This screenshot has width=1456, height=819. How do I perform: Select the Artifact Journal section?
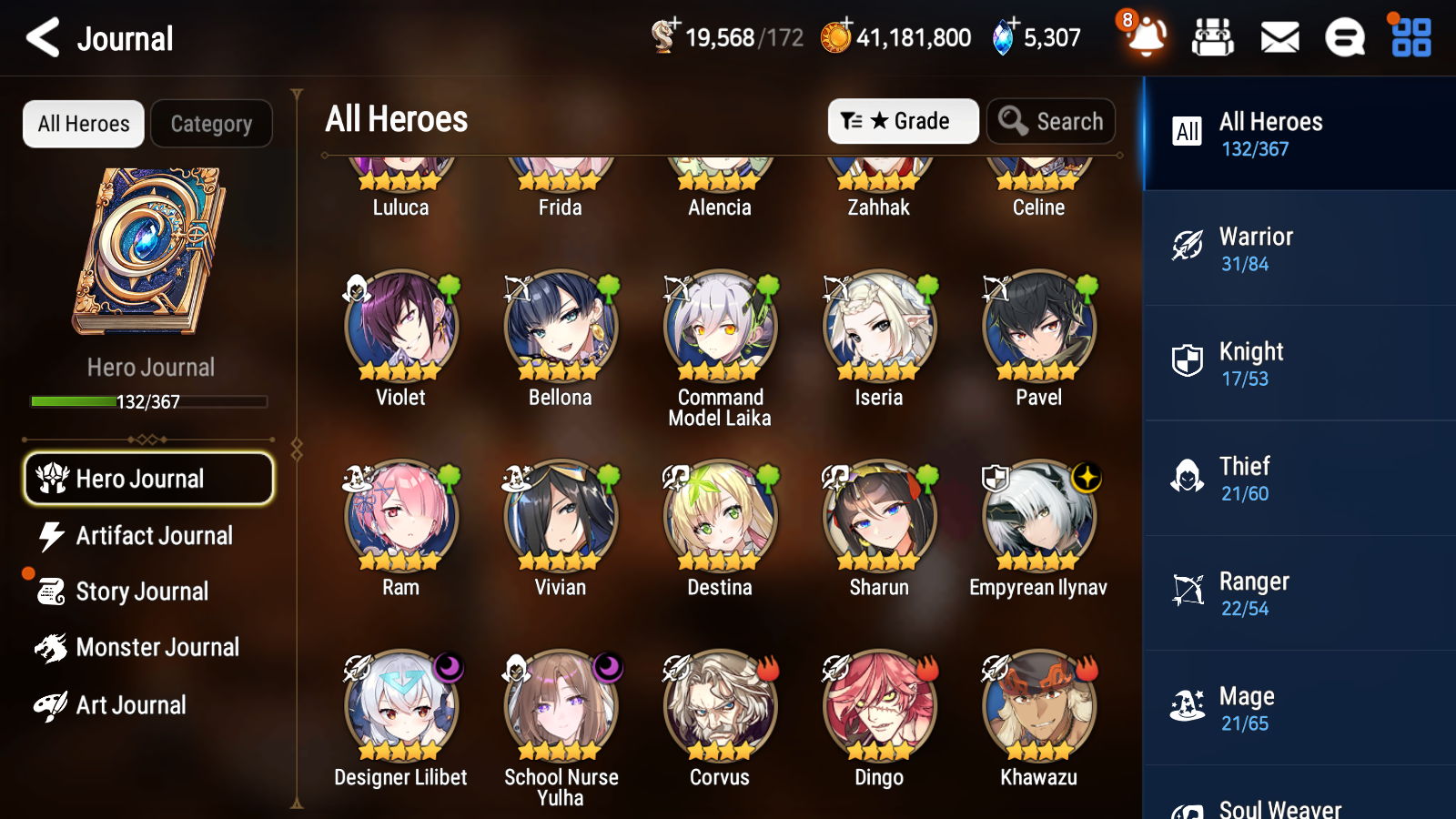(x=148, y=536)
